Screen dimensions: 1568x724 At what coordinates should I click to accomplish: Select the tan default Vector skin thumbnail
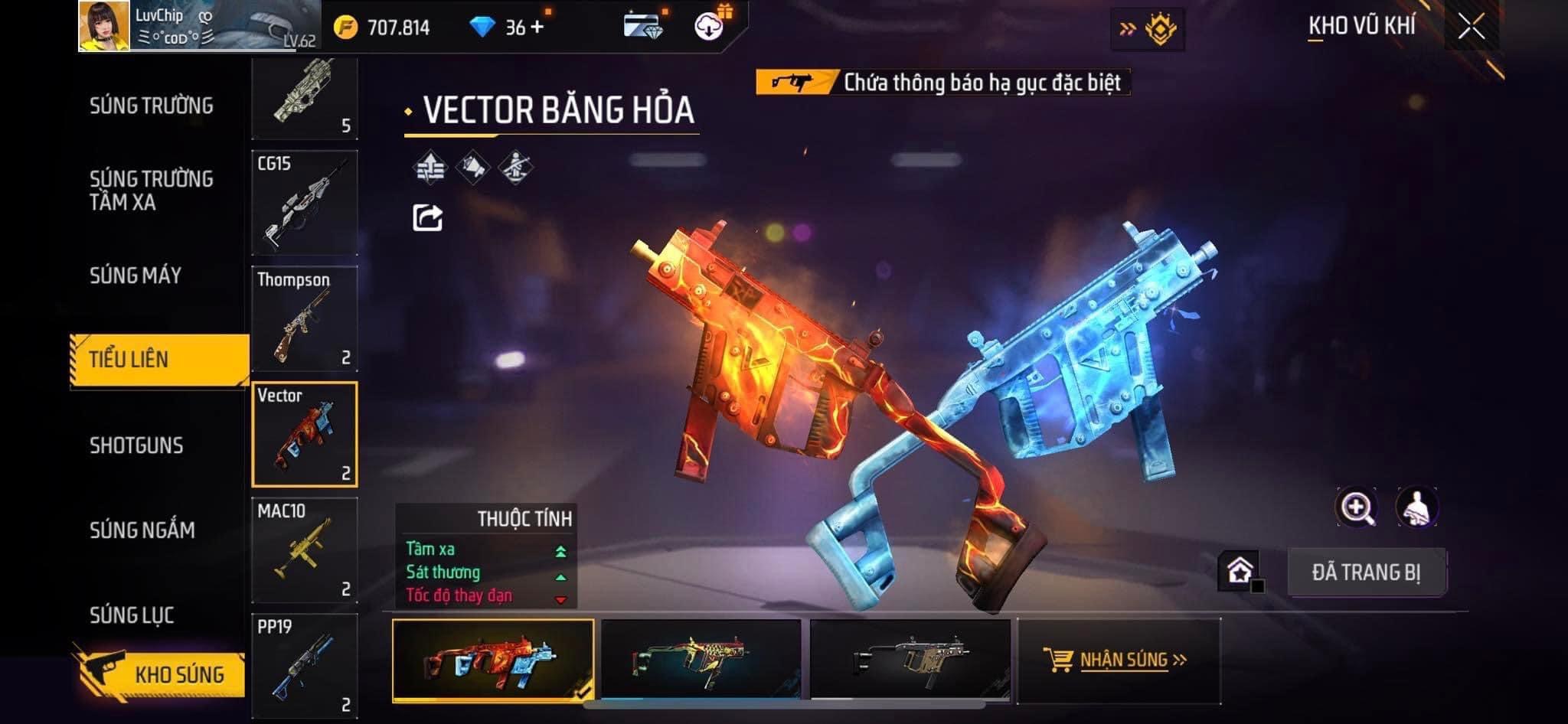coord(910,660)
